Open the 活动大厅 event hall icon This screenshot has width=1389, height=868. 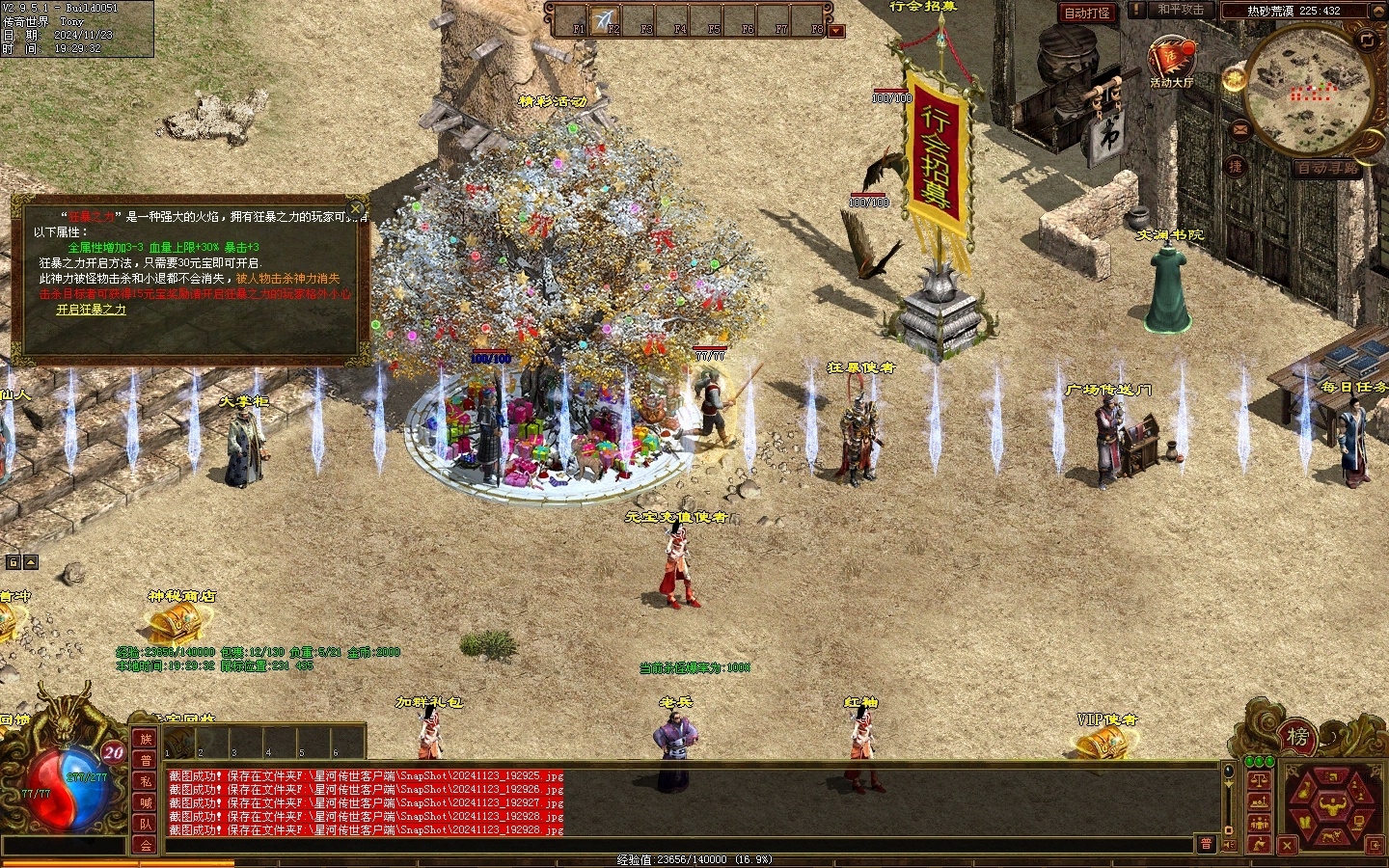pyautogui.click(x=1170, y=61)
